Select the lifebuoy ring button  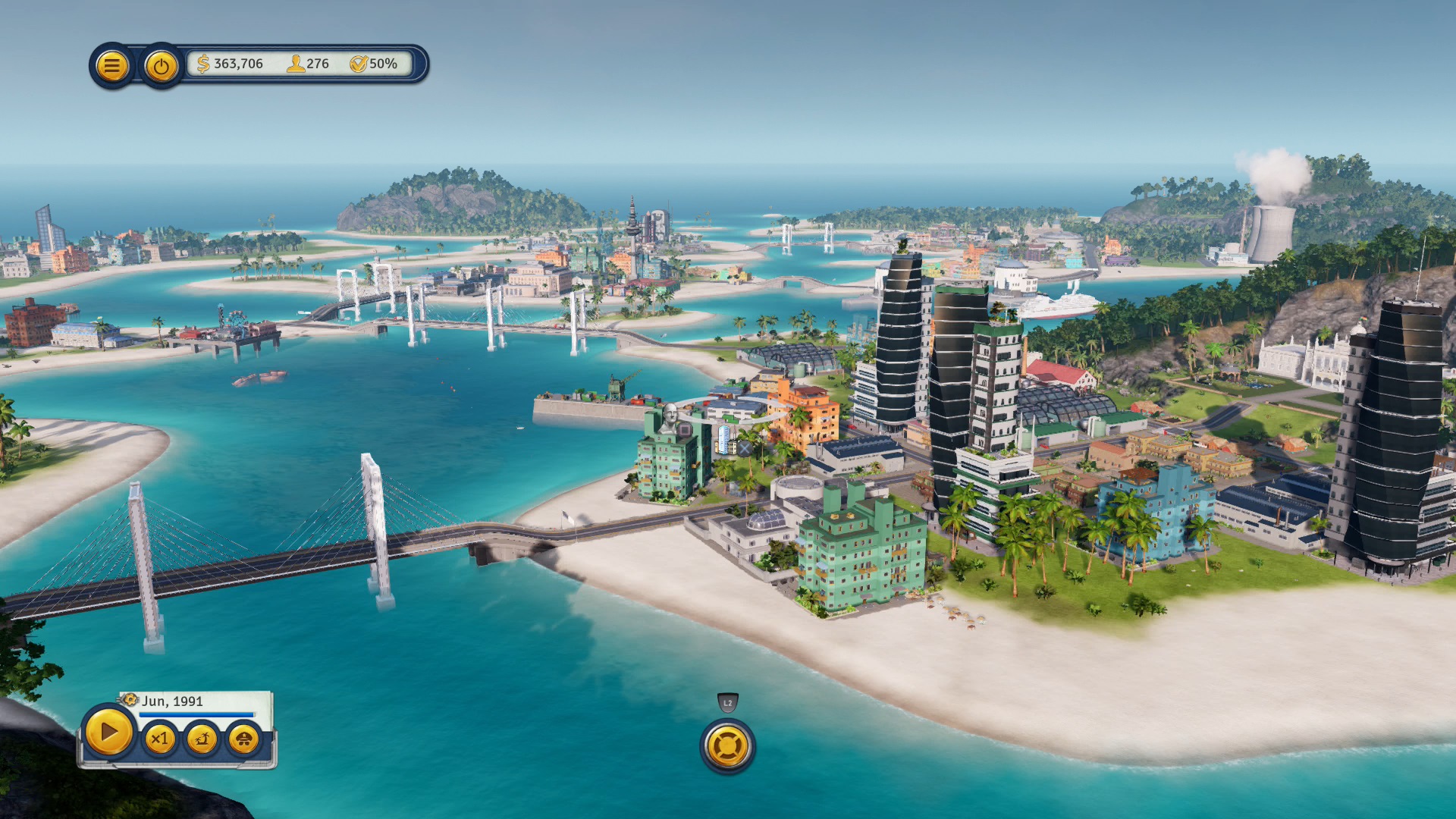click(727, 746)
